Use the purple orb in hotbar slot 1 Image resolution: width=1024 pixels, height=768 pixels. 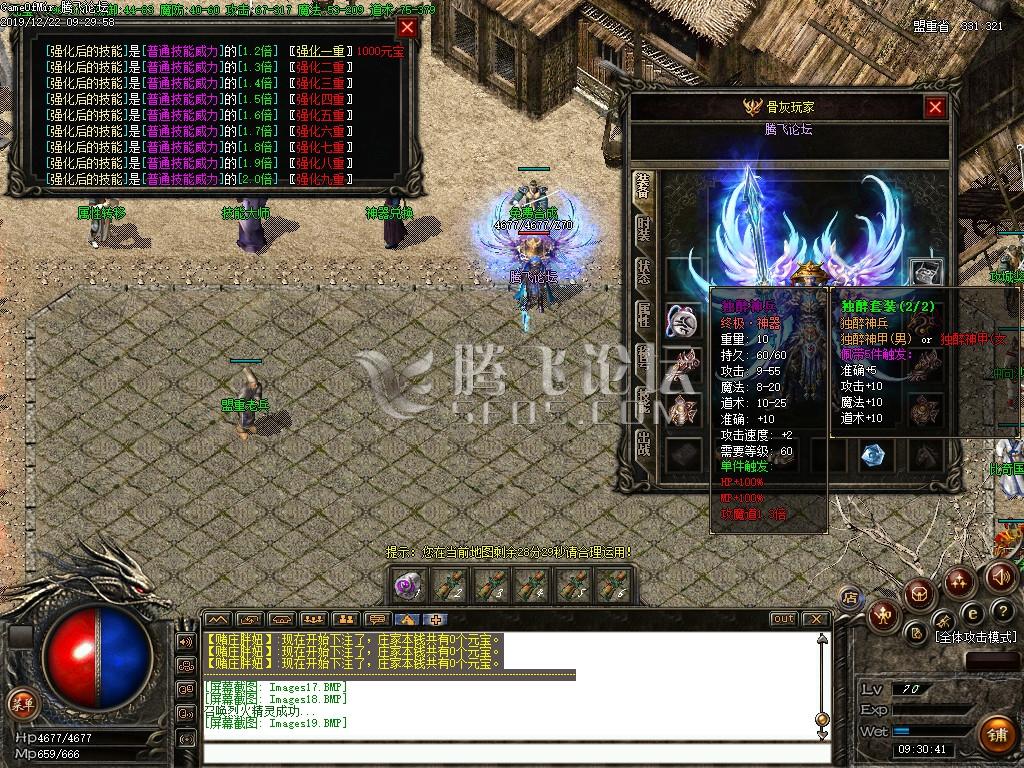pos(408,585)
